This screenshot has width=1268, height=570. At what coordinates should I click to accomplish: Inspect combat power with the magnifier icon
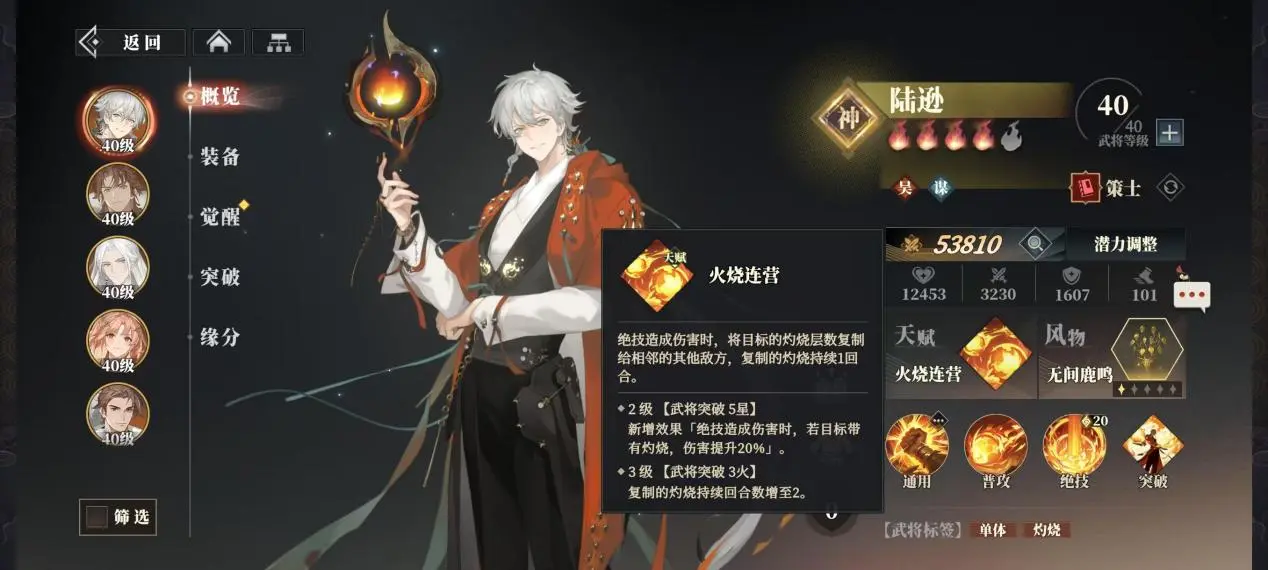[1035, 243]
